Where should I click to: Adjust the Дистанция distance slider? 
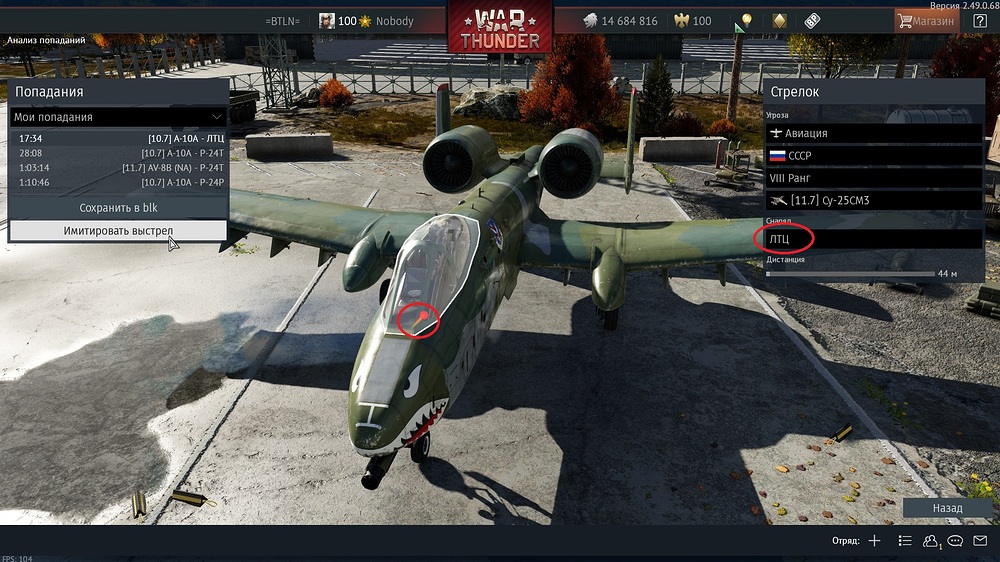click(848, 273)
